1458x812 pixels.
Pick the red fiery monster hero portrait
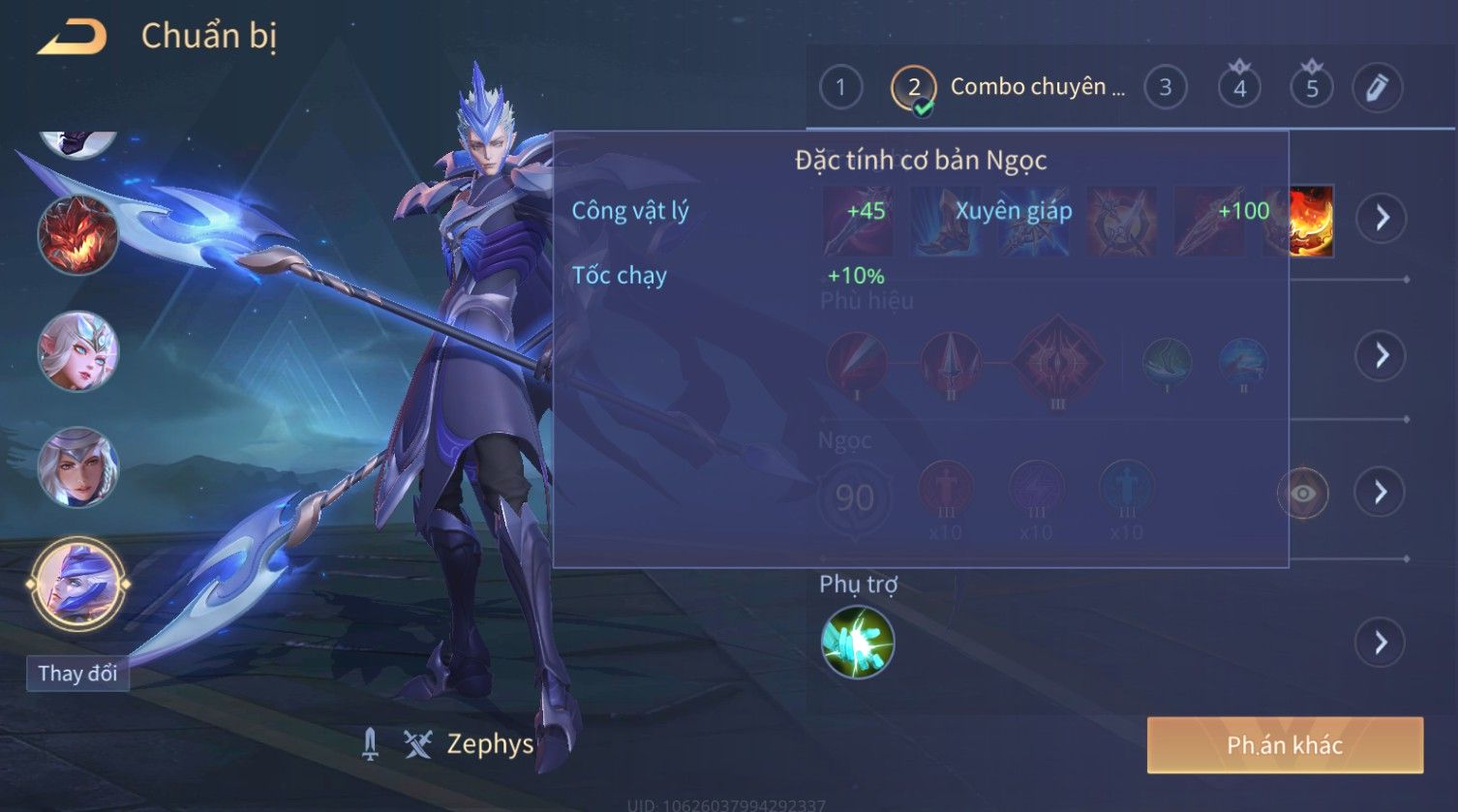click(77, 235)
